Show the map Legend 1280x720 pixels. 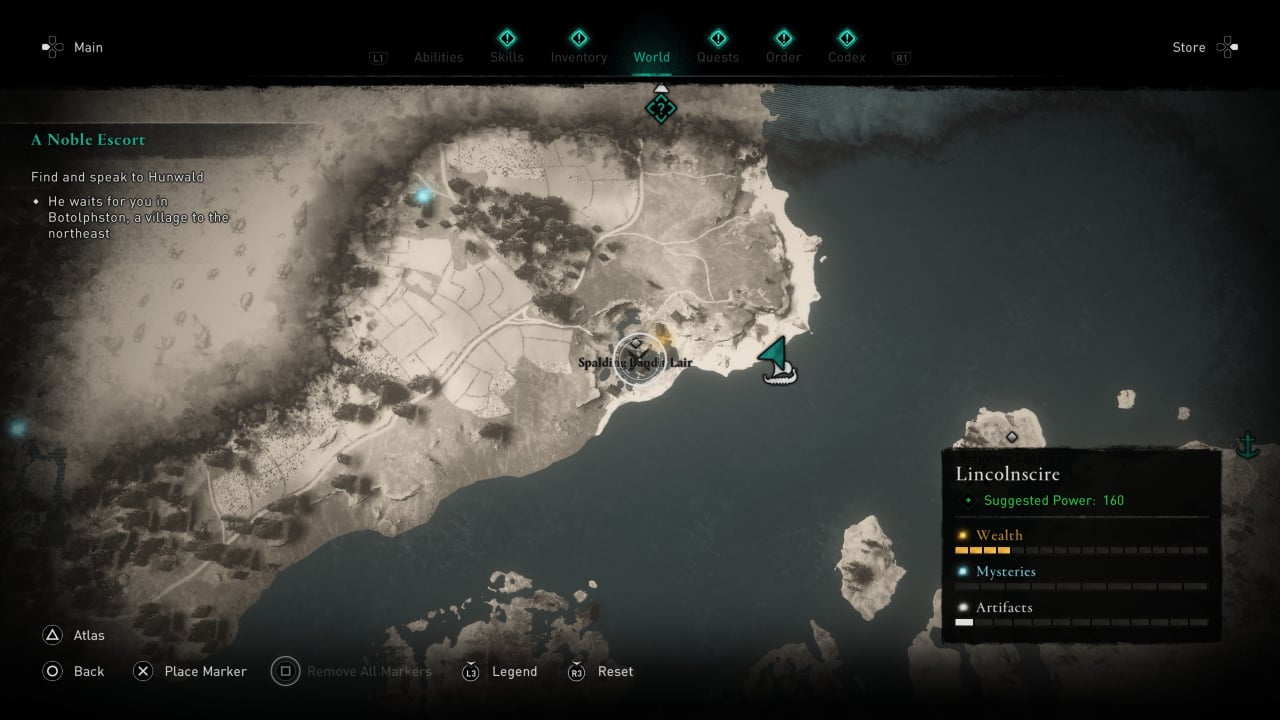(x=514, y=671)
